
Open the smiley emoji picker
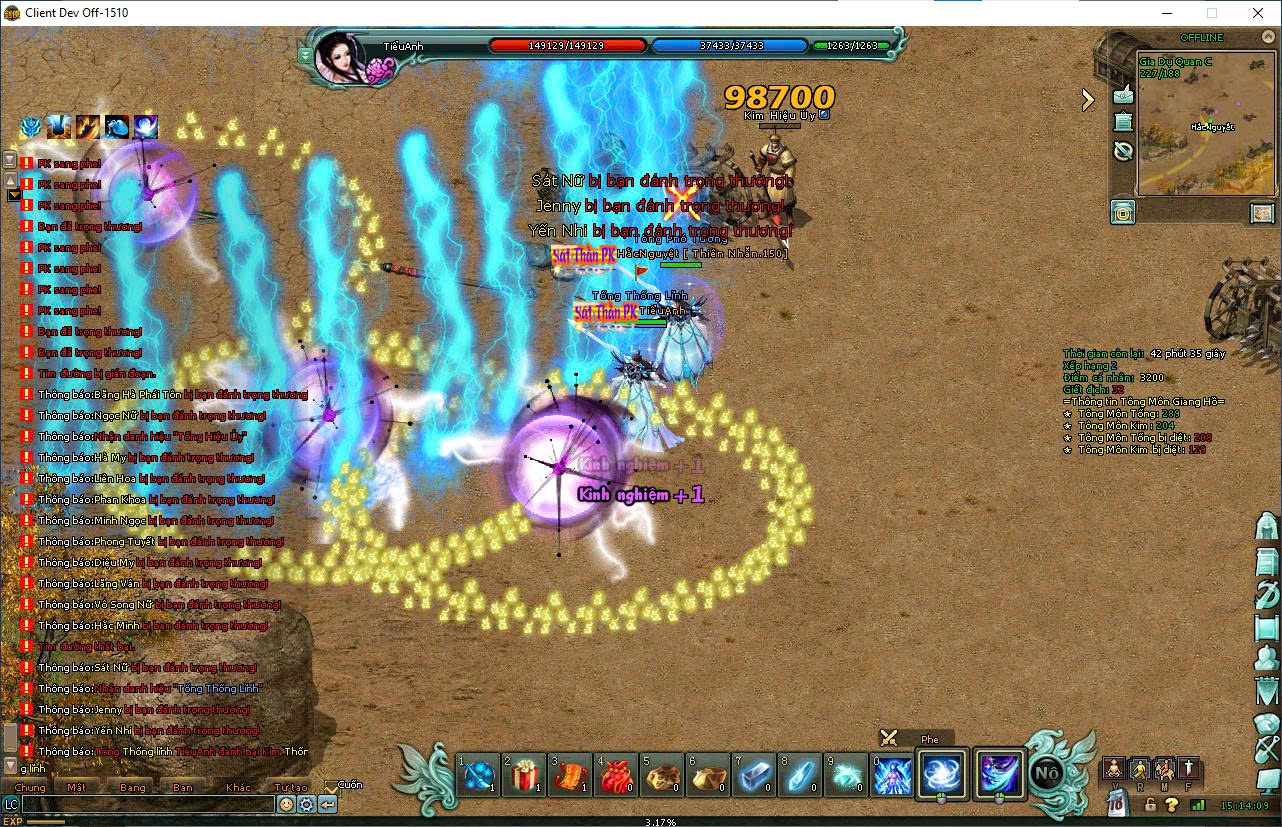point(286,804)
